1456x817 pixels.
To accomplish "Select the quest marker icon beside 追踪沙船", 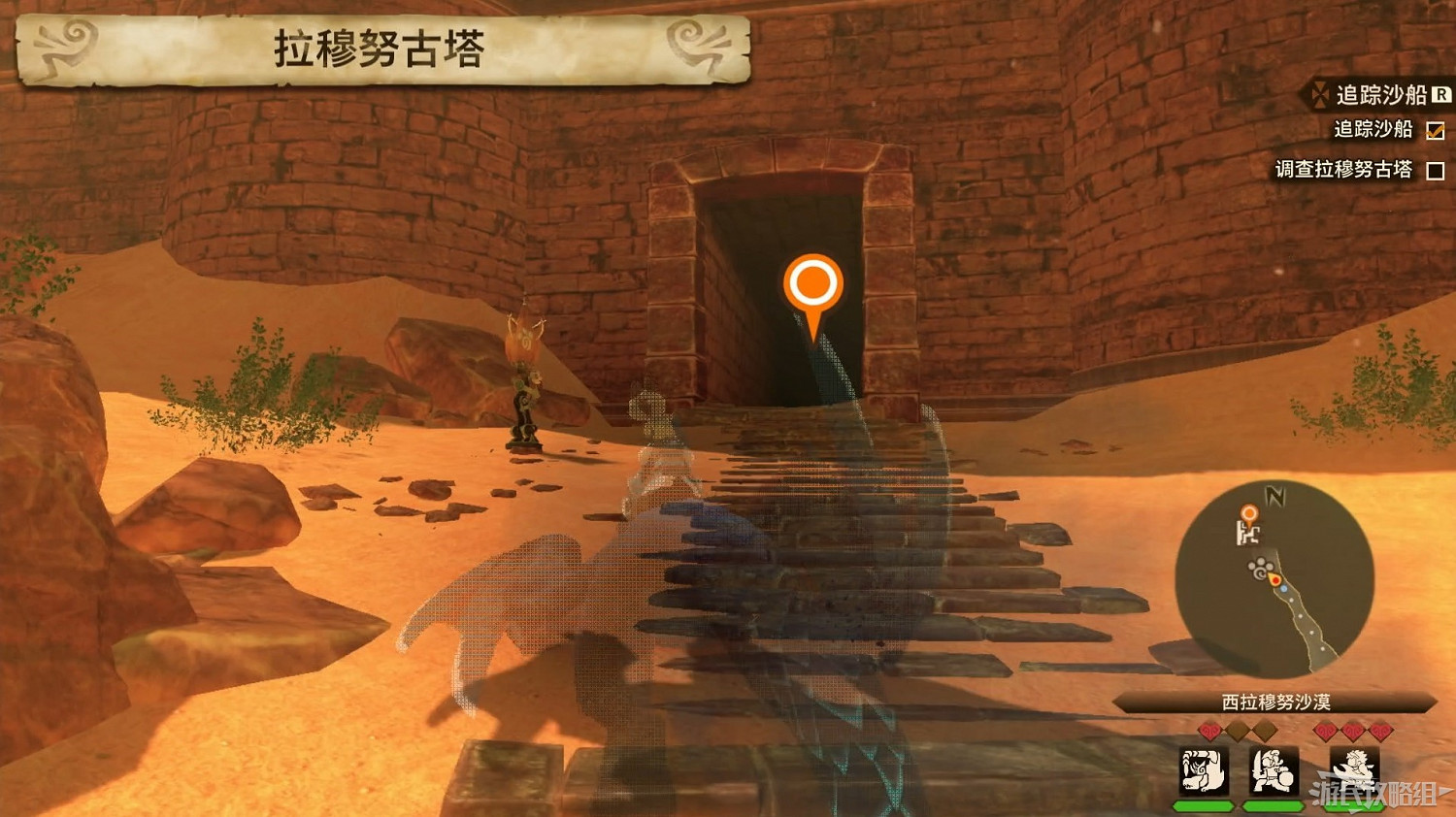I will [1320, 95].
